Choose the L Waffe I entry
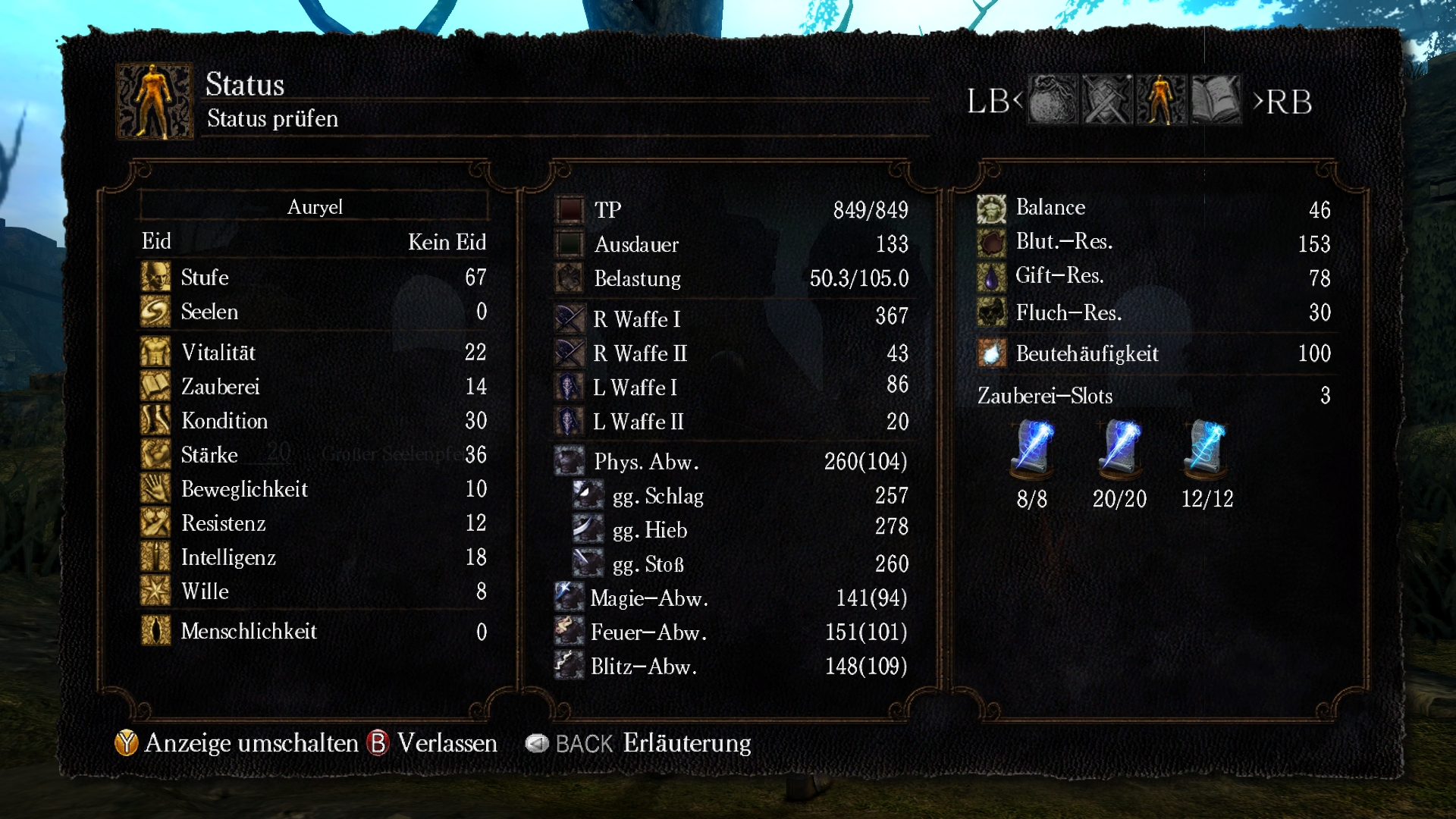The height and width of the screenshot is (819, 1456). [731, 387]
